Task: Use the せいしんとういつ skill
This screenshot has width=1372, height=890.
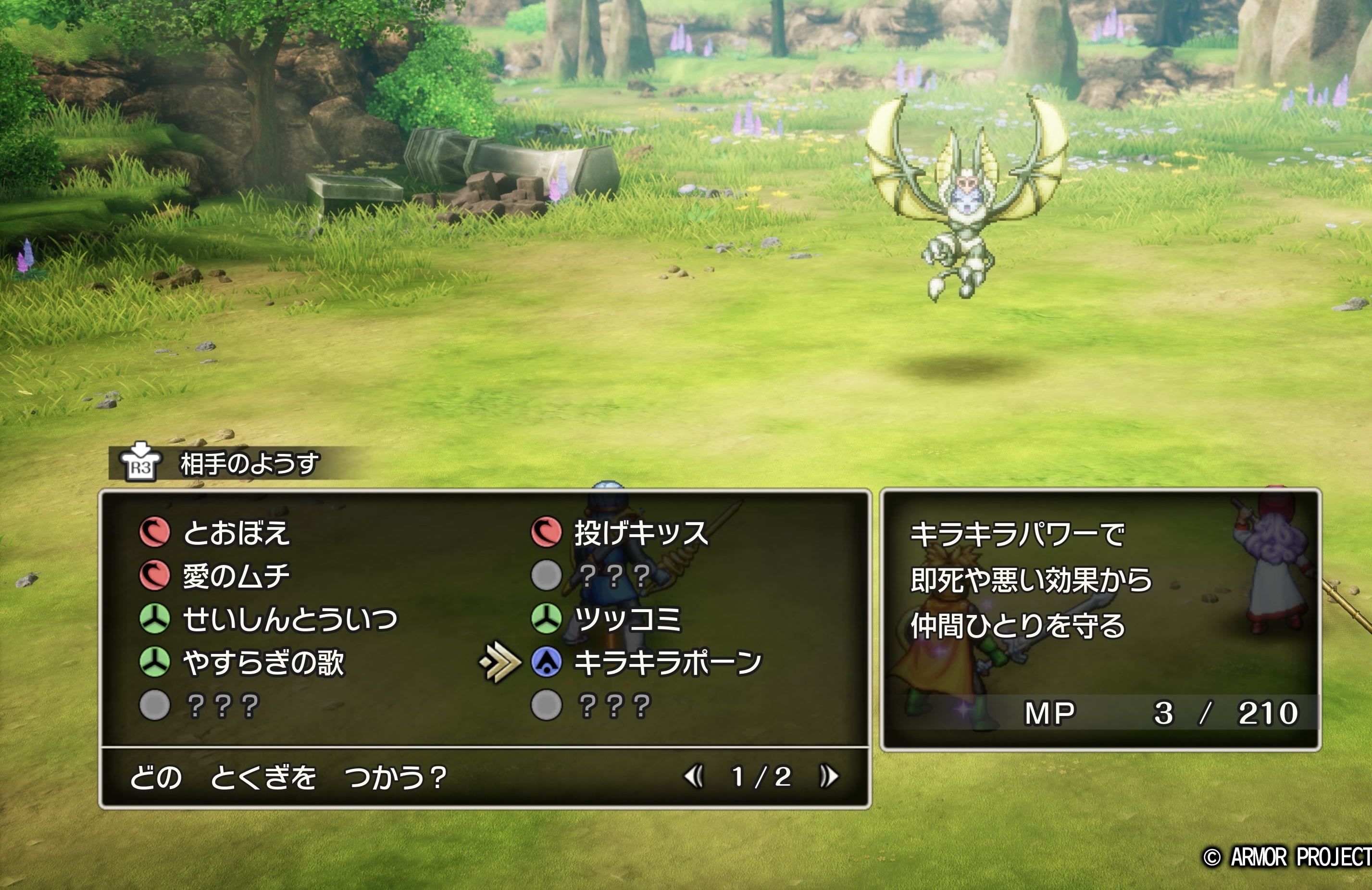Action: click(x=289, y=619)
